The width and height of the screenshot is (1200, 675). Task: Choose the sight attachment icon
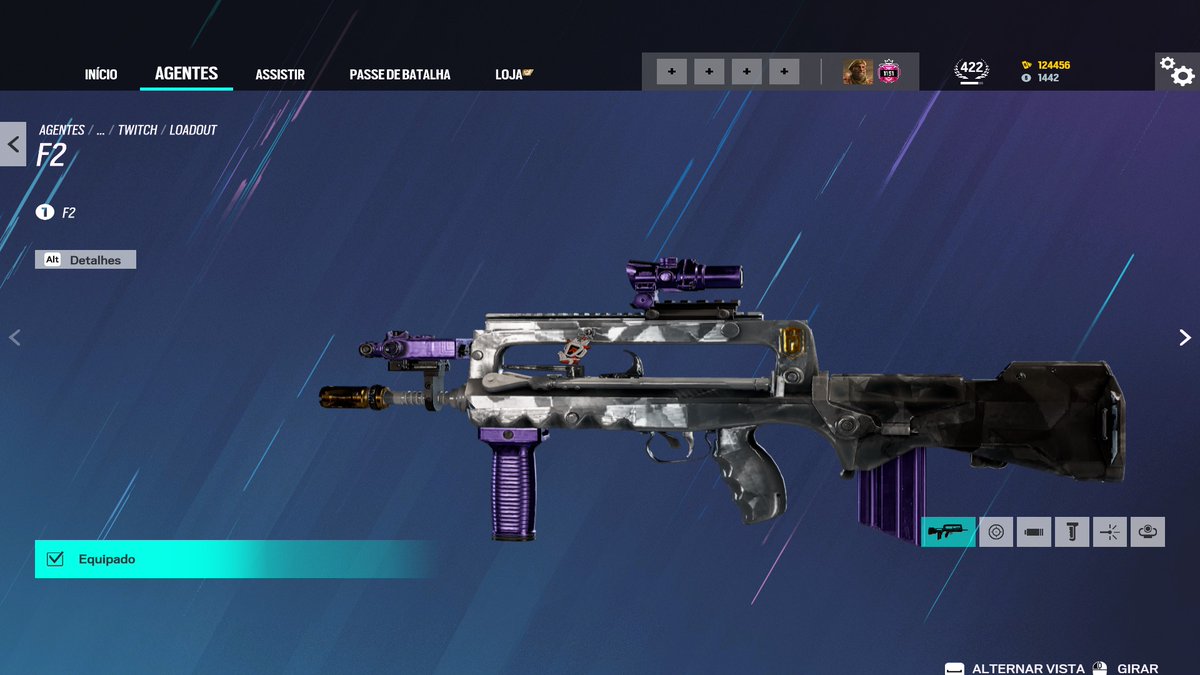996,532
